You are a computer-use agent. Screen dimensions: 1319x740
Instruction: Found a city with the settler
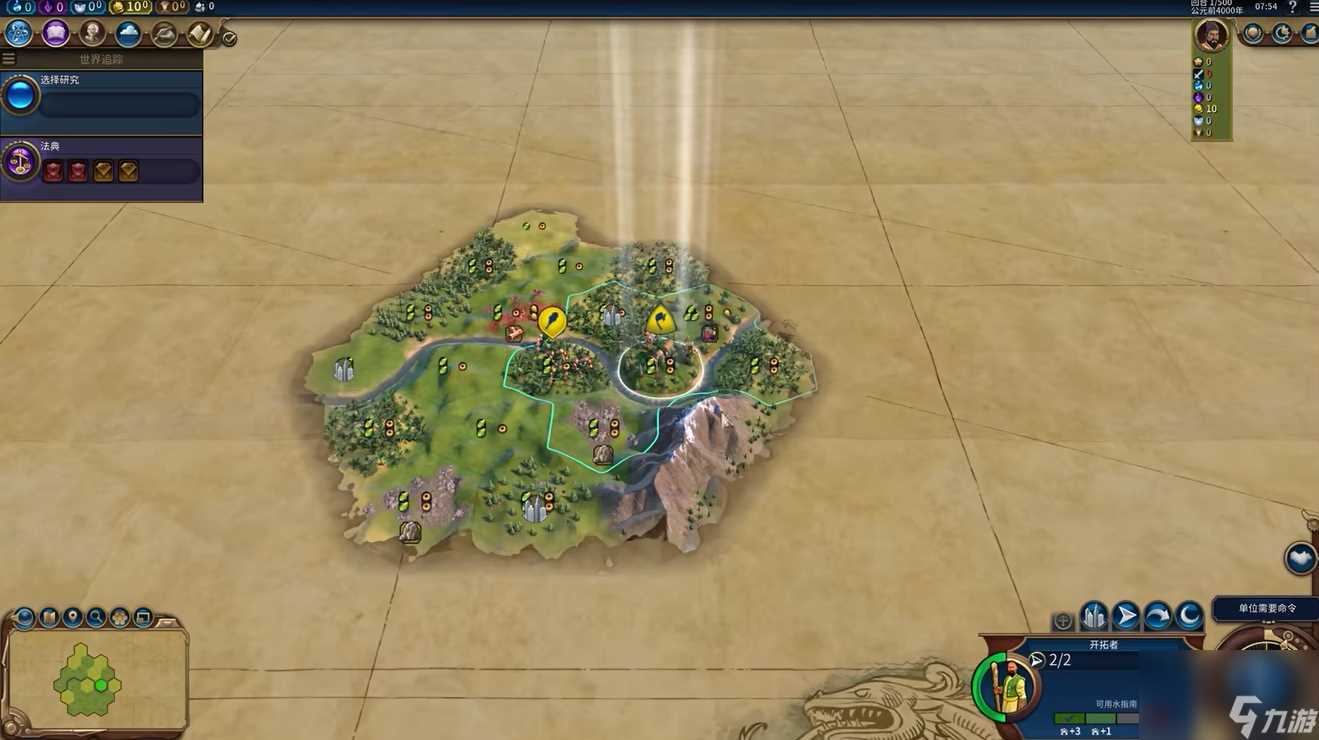coord(1094,615)
